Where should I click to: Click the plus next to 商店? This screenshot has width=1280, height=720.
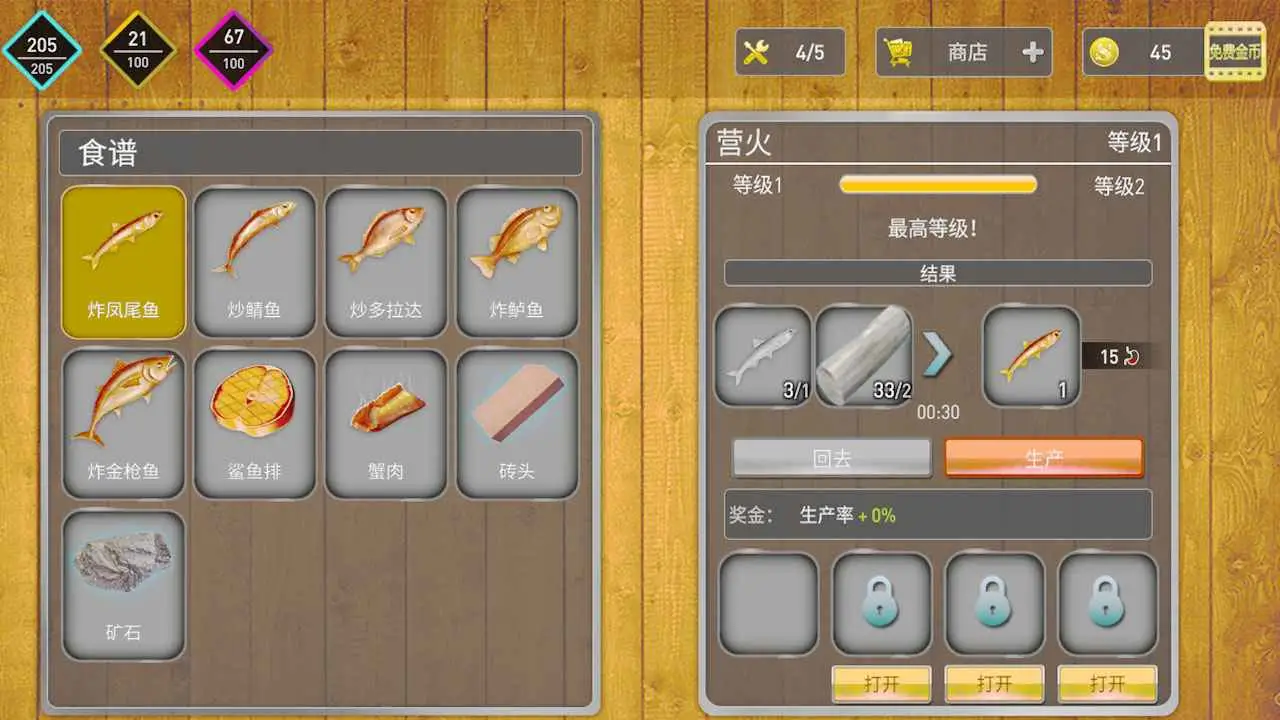pyautogui.click(x=1032, y=53)
